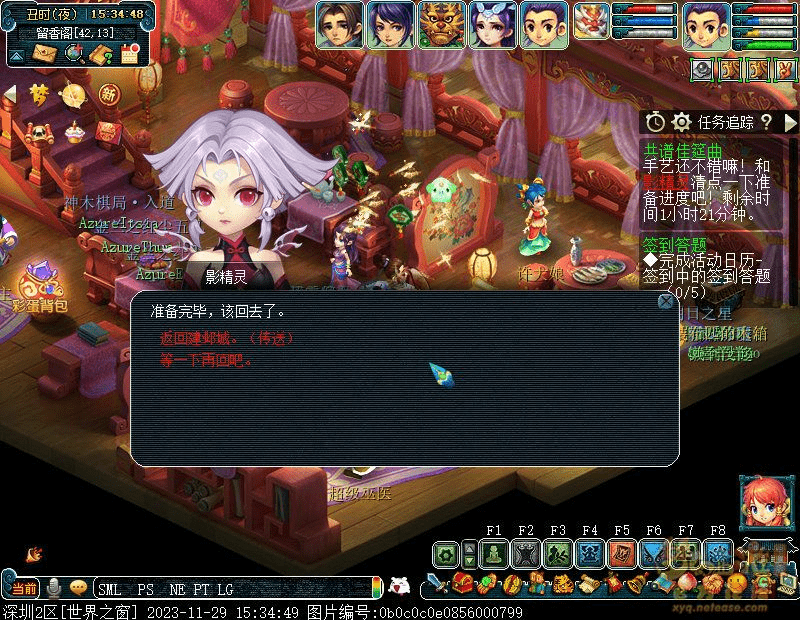This screenshot has width=800, height=620.
Task: Open the red treasure chest menu icon
Action: tap(463, 584)
